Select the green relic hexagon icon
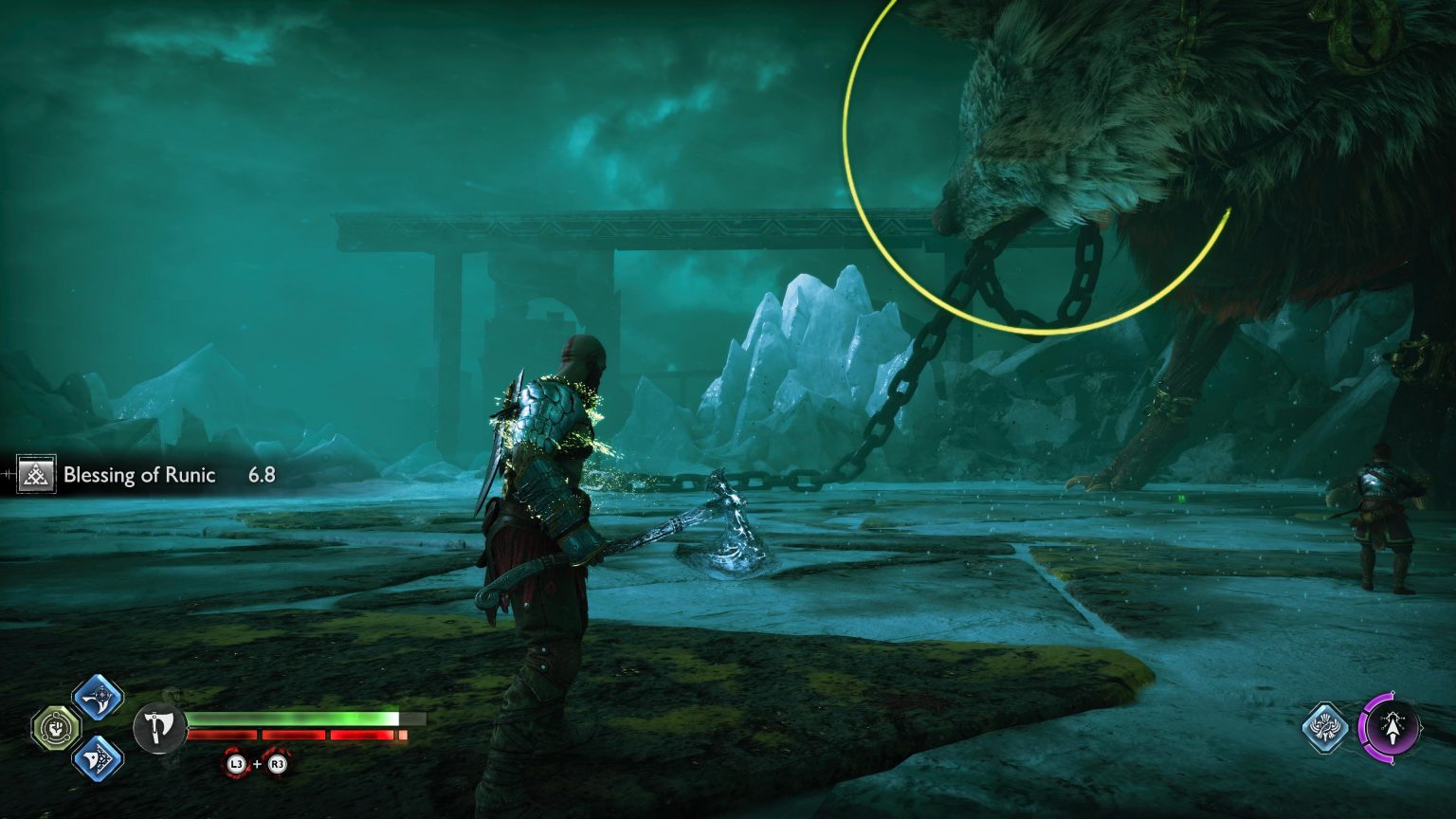The height and width of the screenshot is (819, 1456). [55, 730]
